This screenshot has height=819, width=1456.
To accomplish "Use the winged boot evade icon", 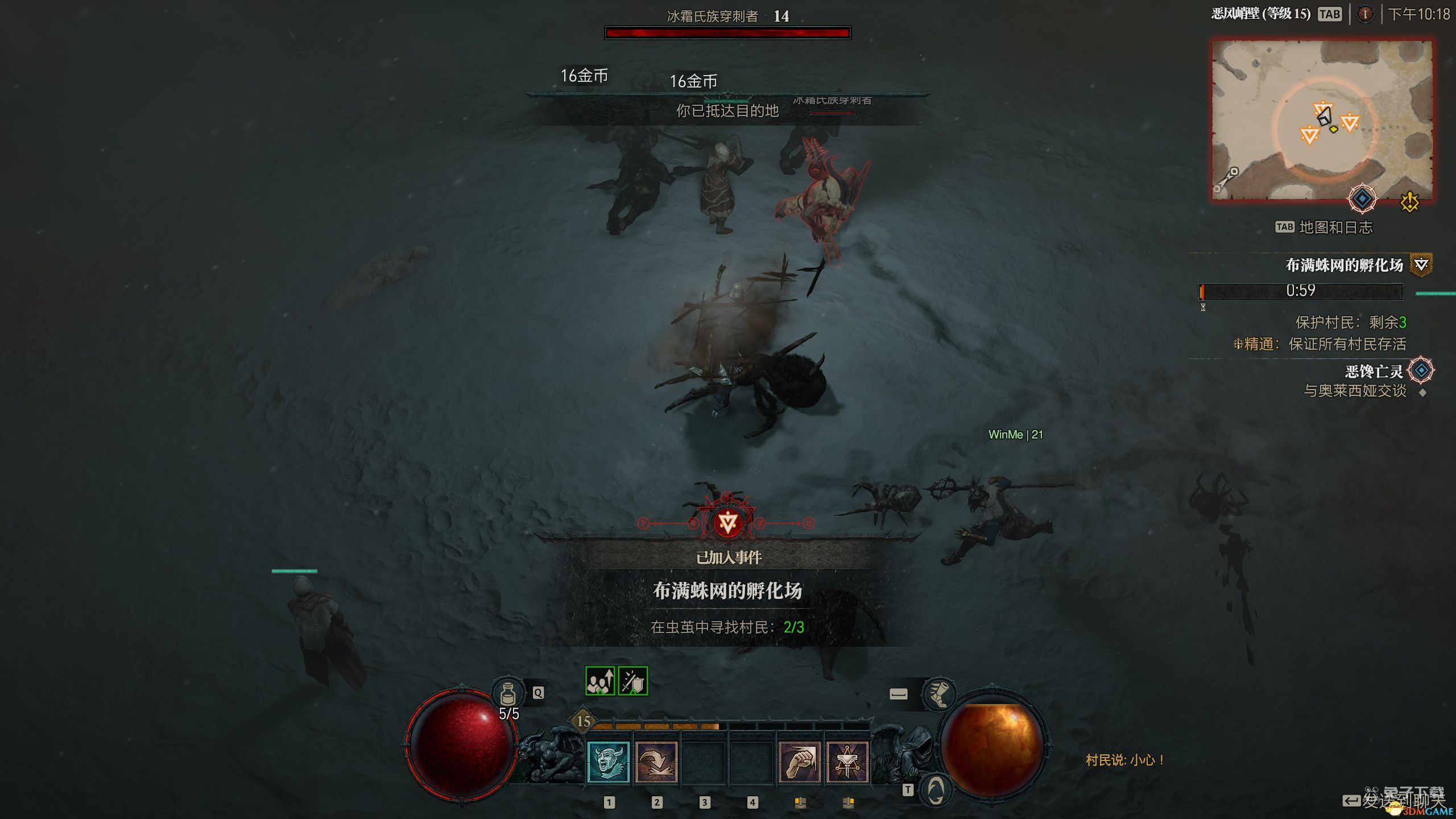I will pos(938,694).
